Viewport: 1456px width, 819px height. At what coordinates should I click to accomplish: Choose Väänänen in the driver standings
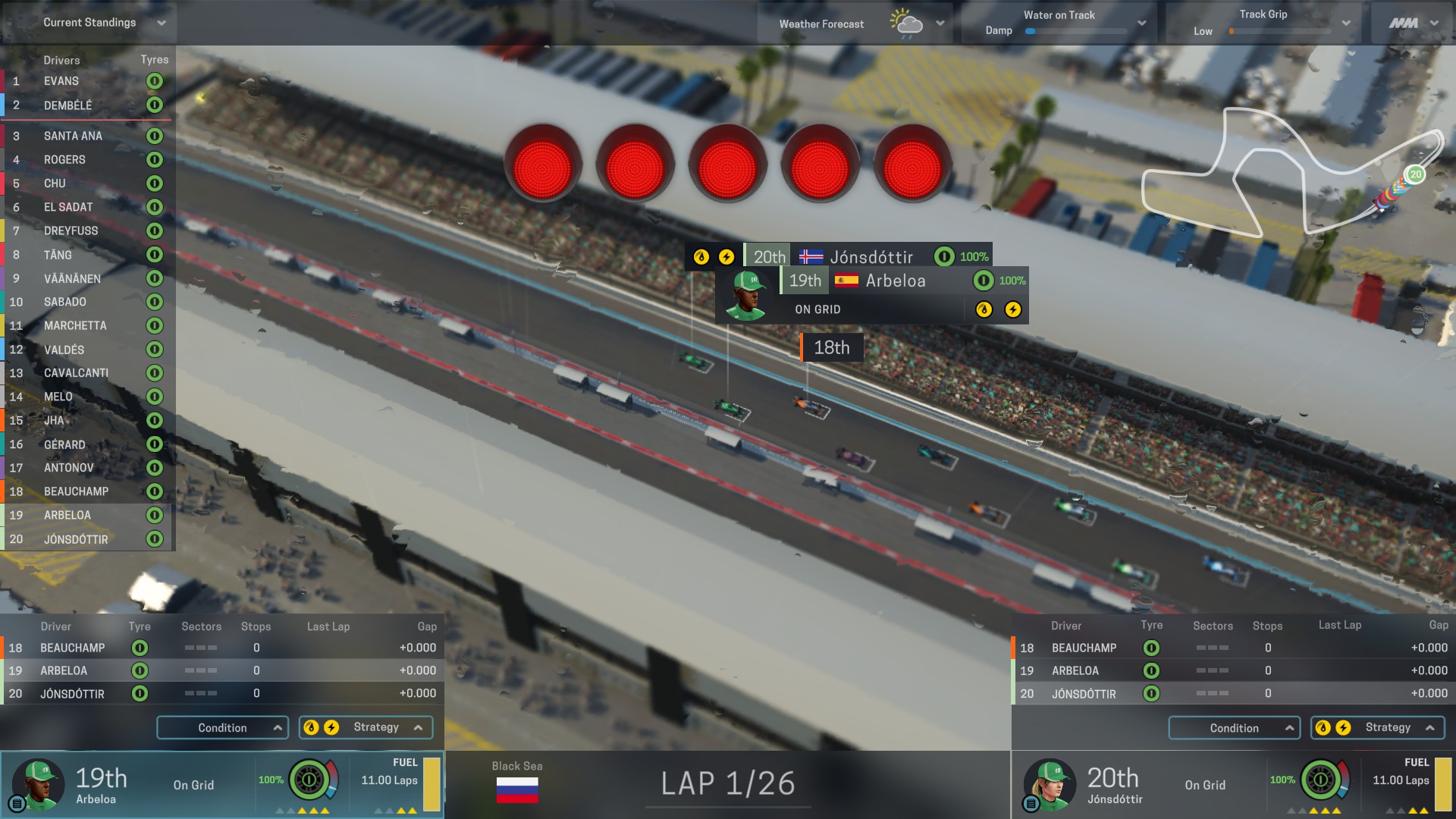(72, 278)
